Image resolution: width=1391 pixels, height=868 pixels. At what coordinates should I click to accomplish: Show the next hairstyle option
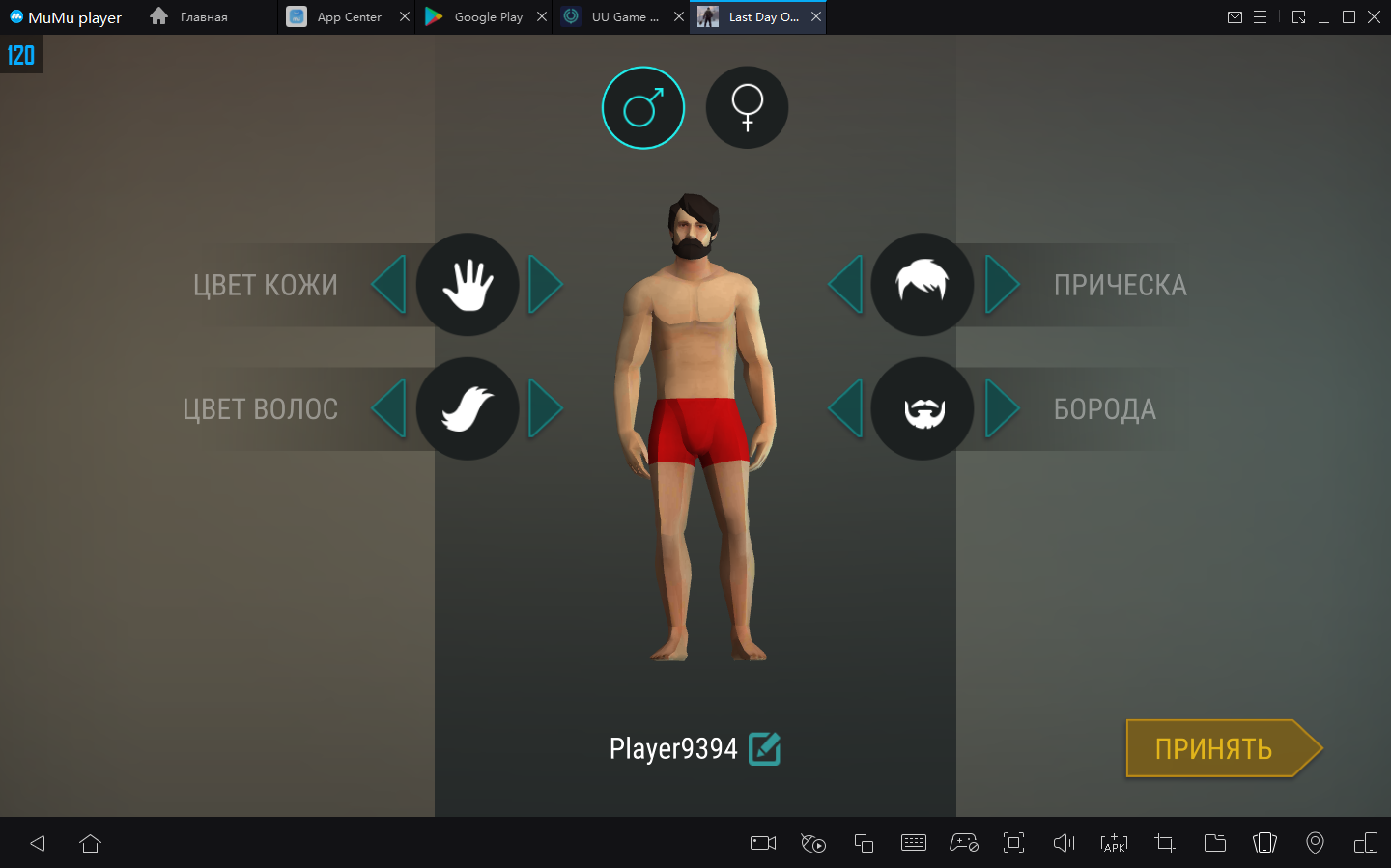pyautogui.click(x=1002, y=285)
